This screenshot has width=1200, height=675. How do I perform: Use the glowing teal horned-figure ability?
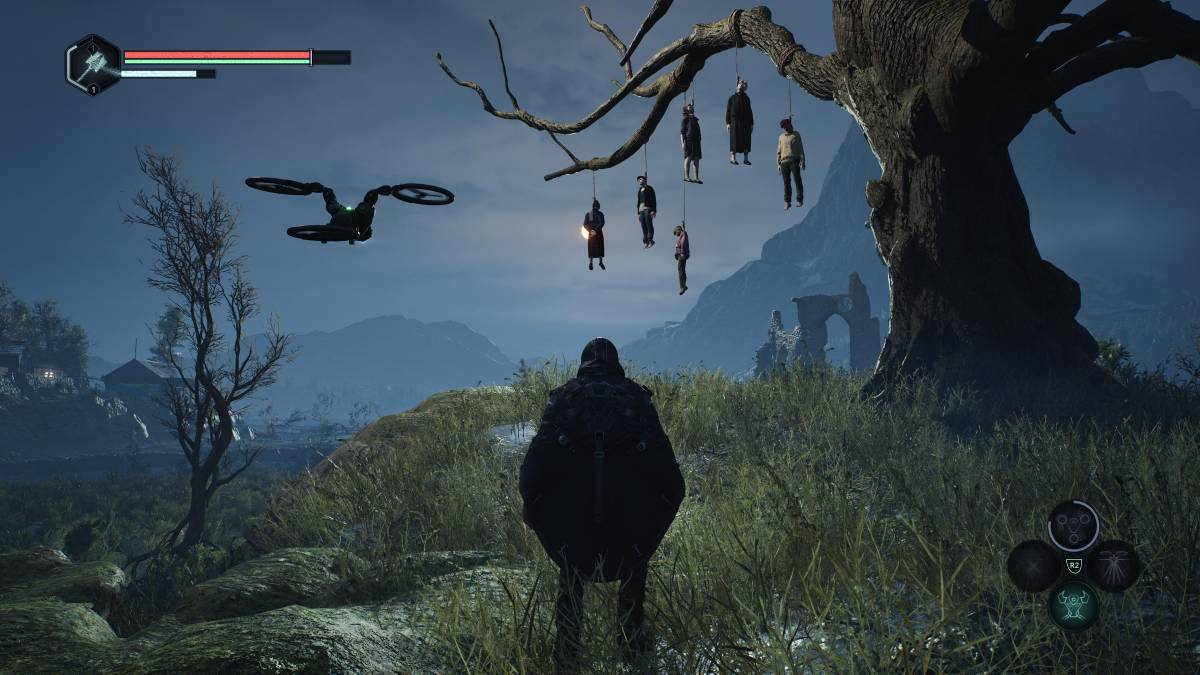coord(1073,605)
